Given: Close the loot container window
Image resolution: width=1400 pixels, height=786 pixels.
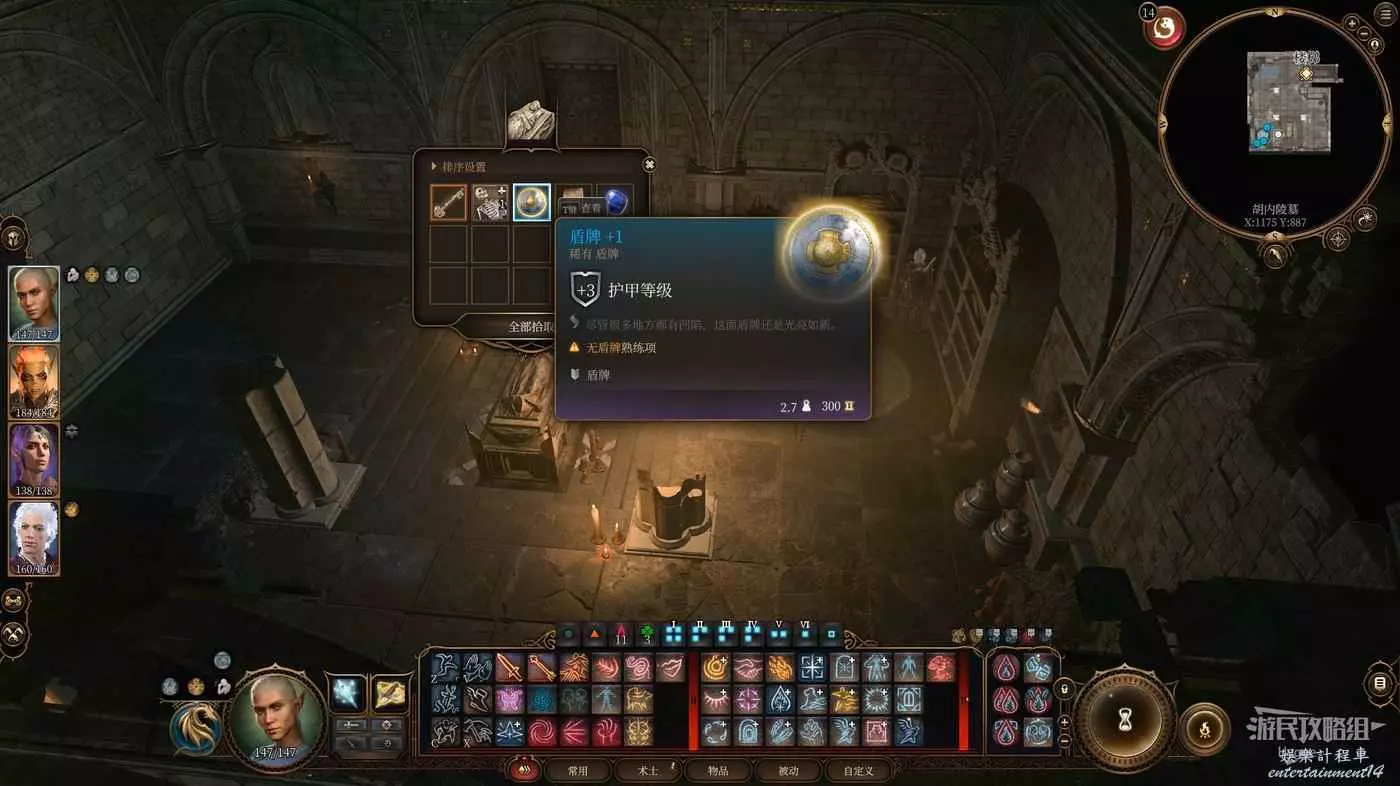Looking at the screenshot, I should click(x=649, y=165).
